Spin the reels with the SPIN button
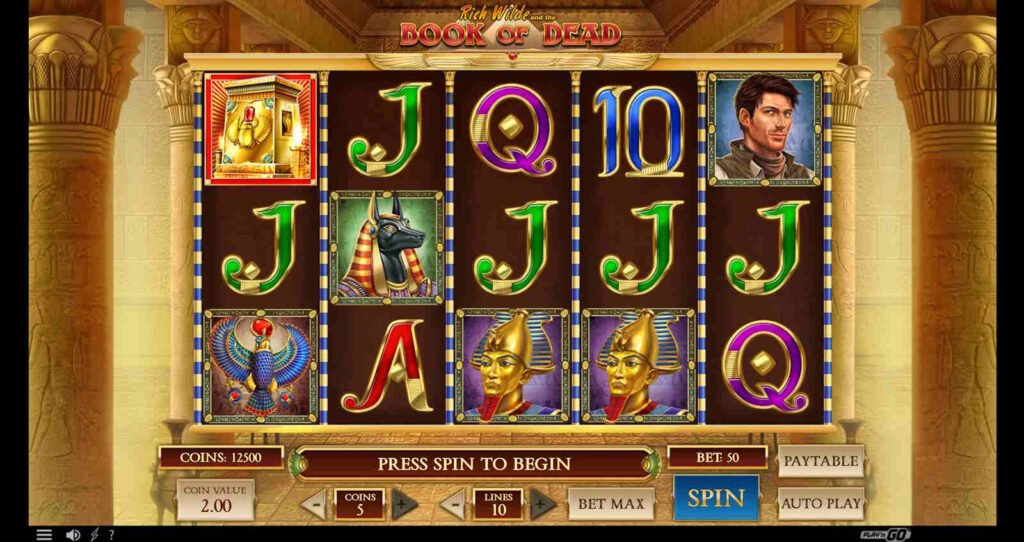1024x542 pixels. point(716,498)
